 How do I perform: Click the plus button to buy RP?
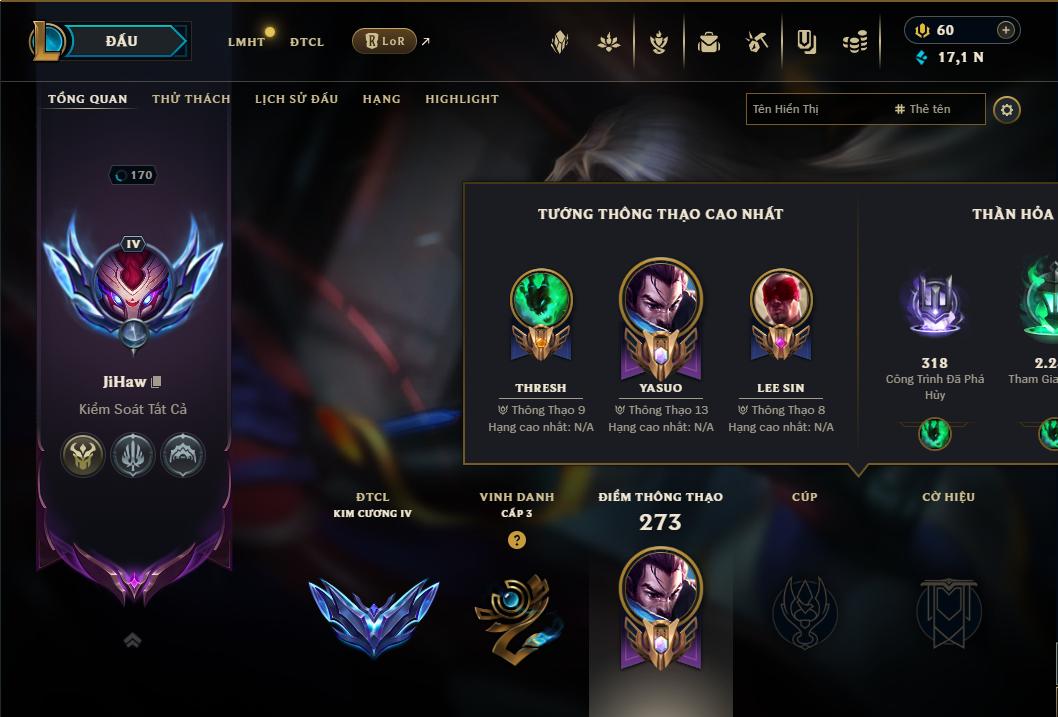click(x=1005, y=30)
